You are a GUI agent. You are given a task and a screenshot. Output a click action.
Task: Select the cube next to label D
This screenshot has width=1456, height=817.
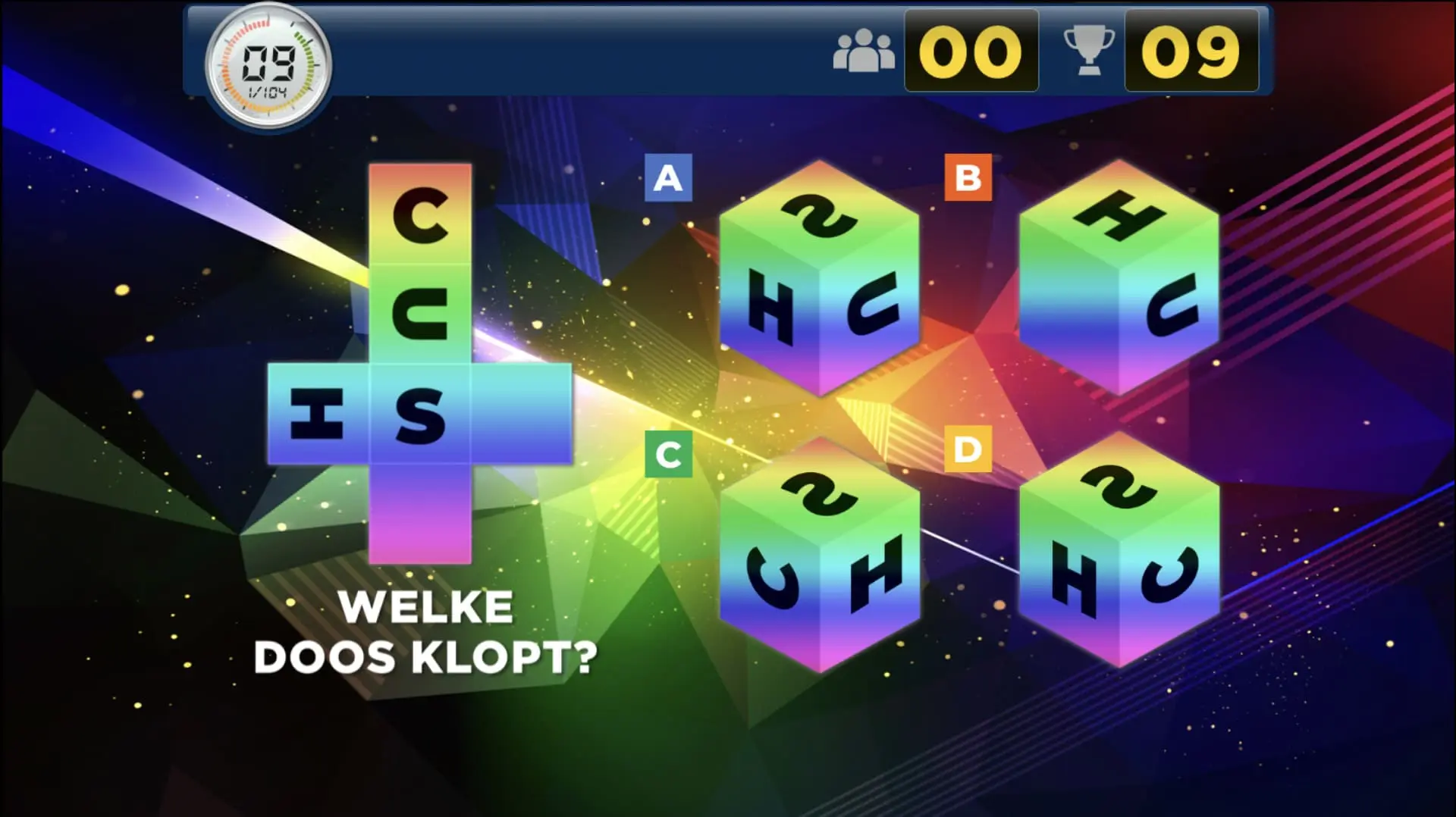1119,553
